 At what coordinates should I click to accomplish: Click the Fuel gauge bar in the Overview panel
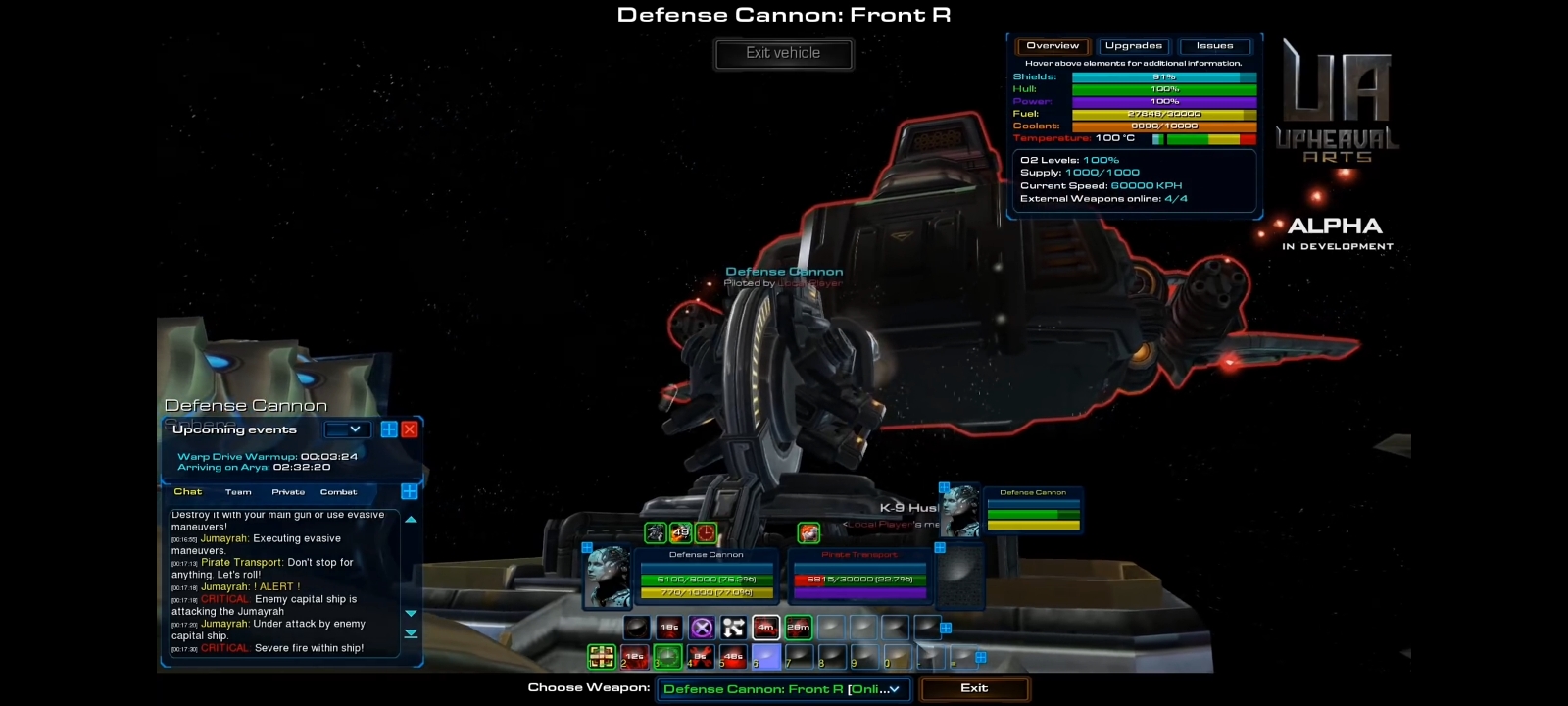[1162, 113]
